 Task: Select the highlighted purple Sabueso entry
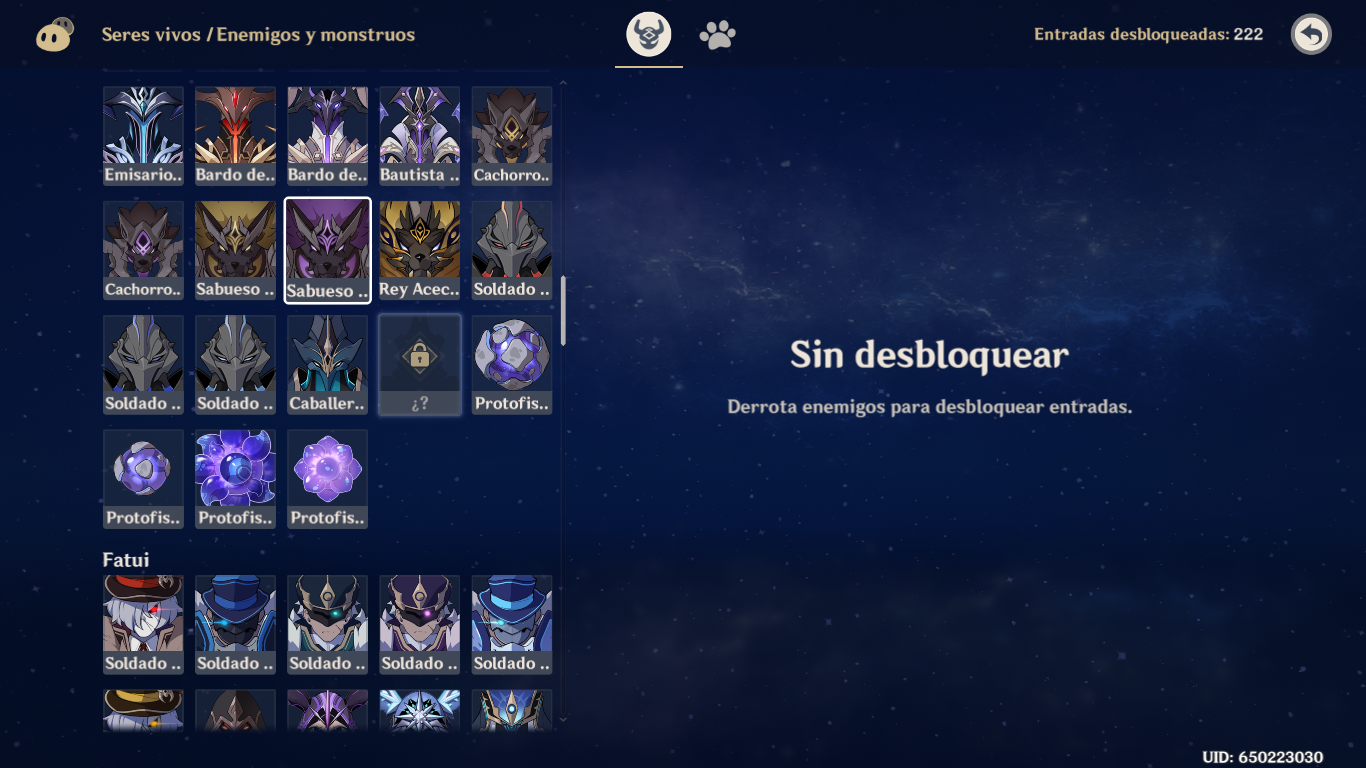[x=327, y=248]
